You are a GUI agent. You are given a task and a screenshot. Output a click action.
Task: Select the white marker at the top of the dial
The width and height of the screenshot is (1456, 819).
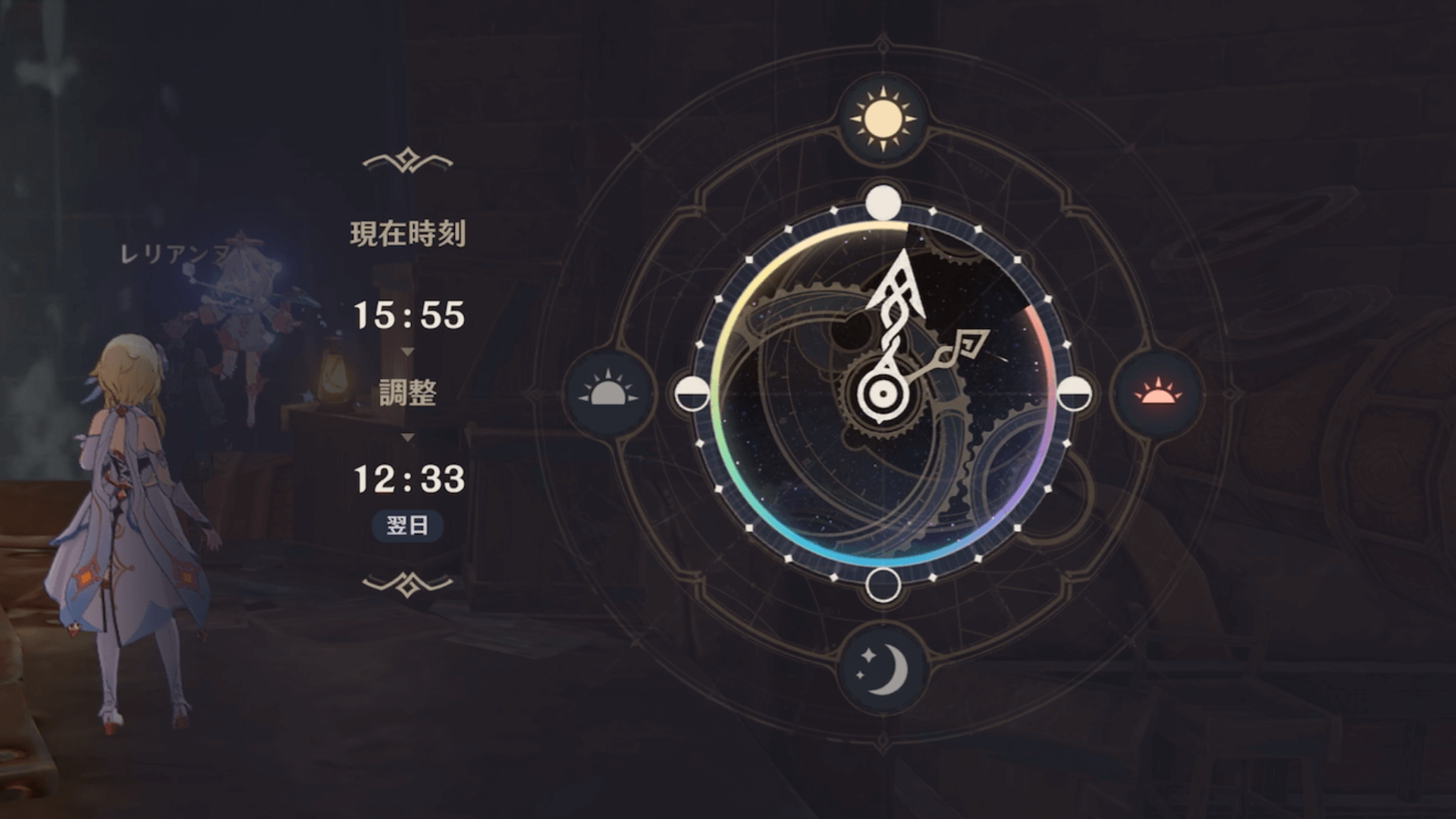tap(882, 202)
